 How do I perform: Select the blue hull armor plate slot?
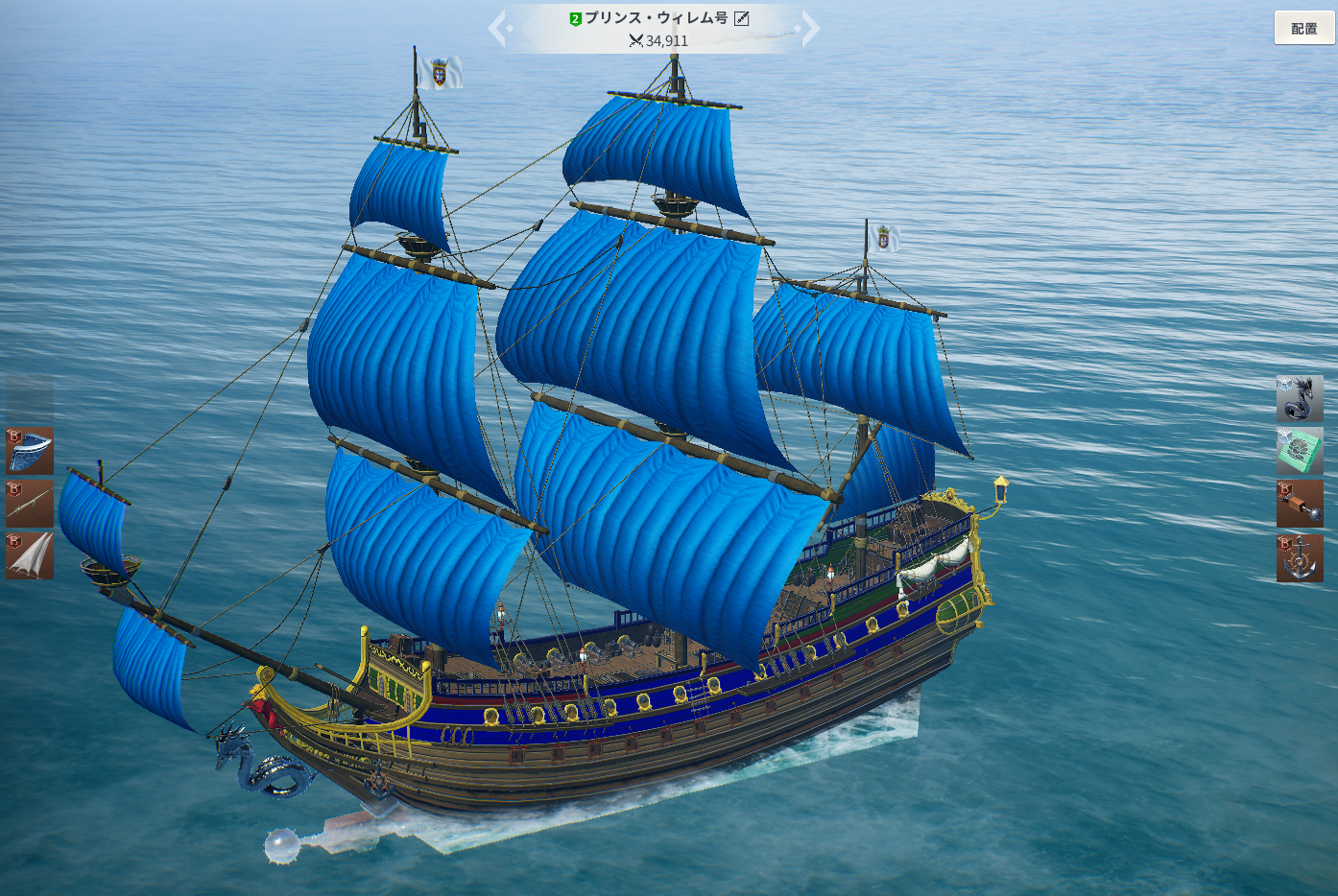point(30,451)
